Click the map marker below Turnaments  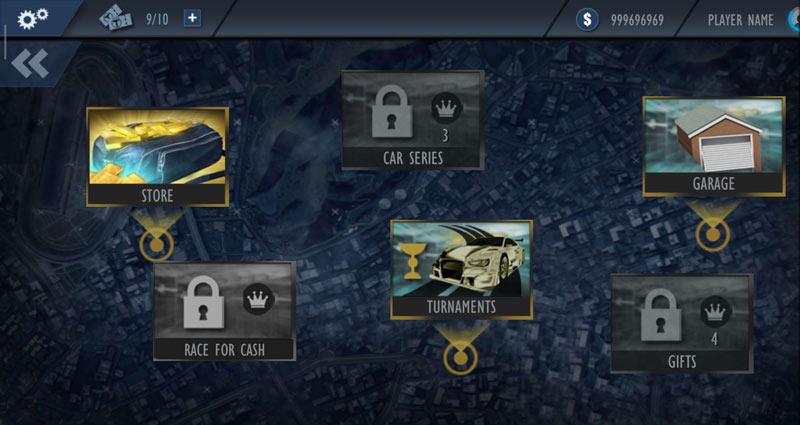point(460,357)
